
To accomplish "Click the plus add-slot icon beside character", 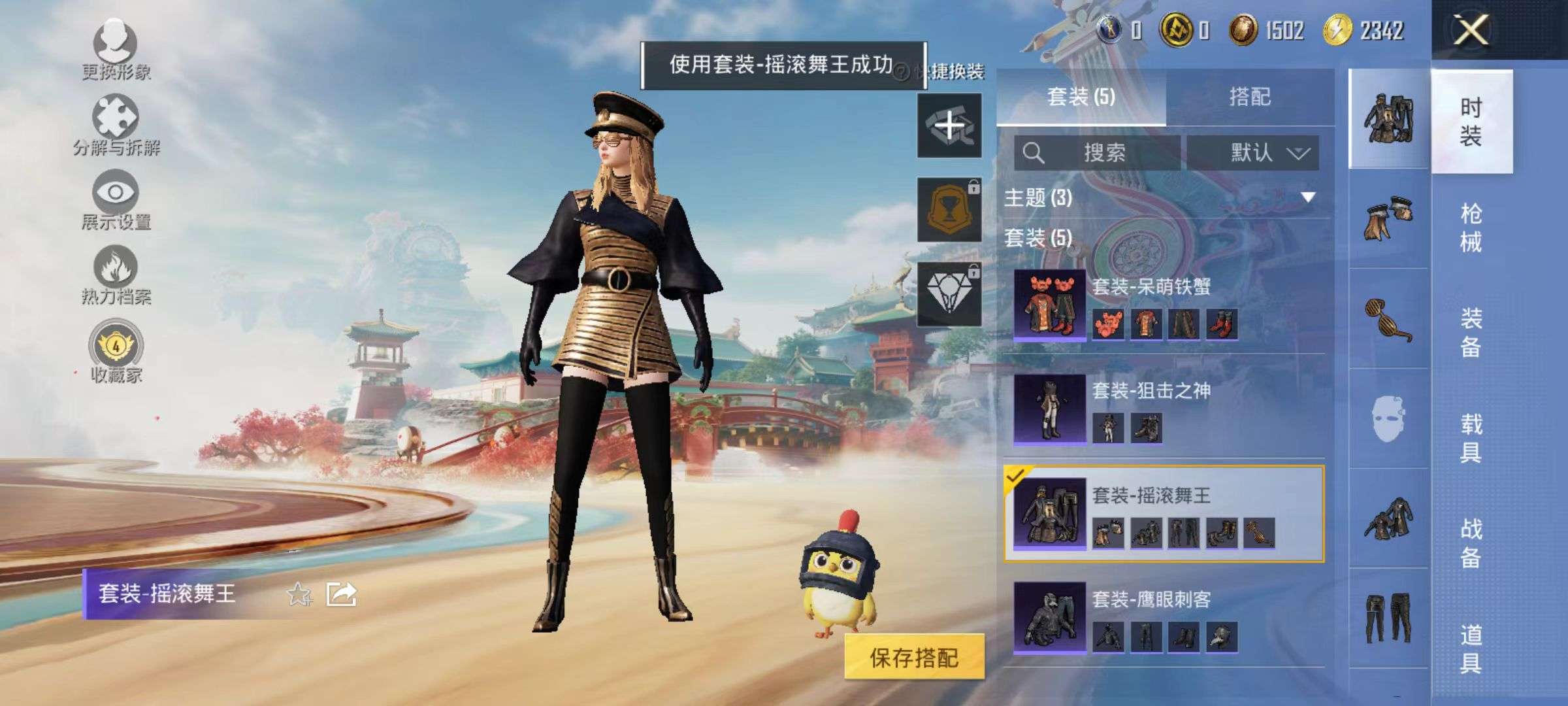I will [949, 124].
